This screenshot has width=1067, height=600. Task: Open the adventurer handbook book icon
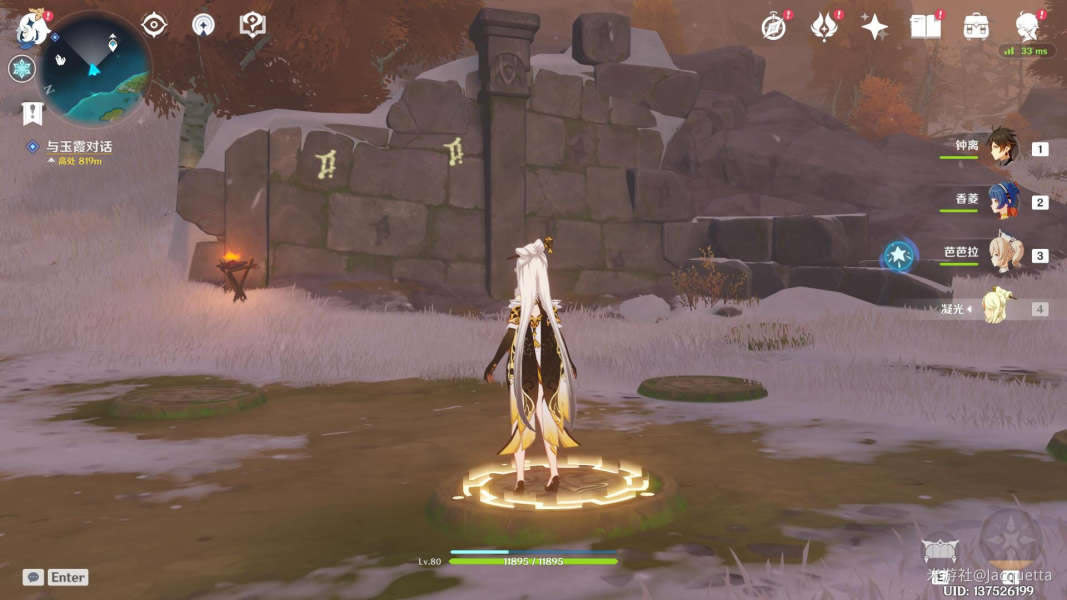pos(925,27)
